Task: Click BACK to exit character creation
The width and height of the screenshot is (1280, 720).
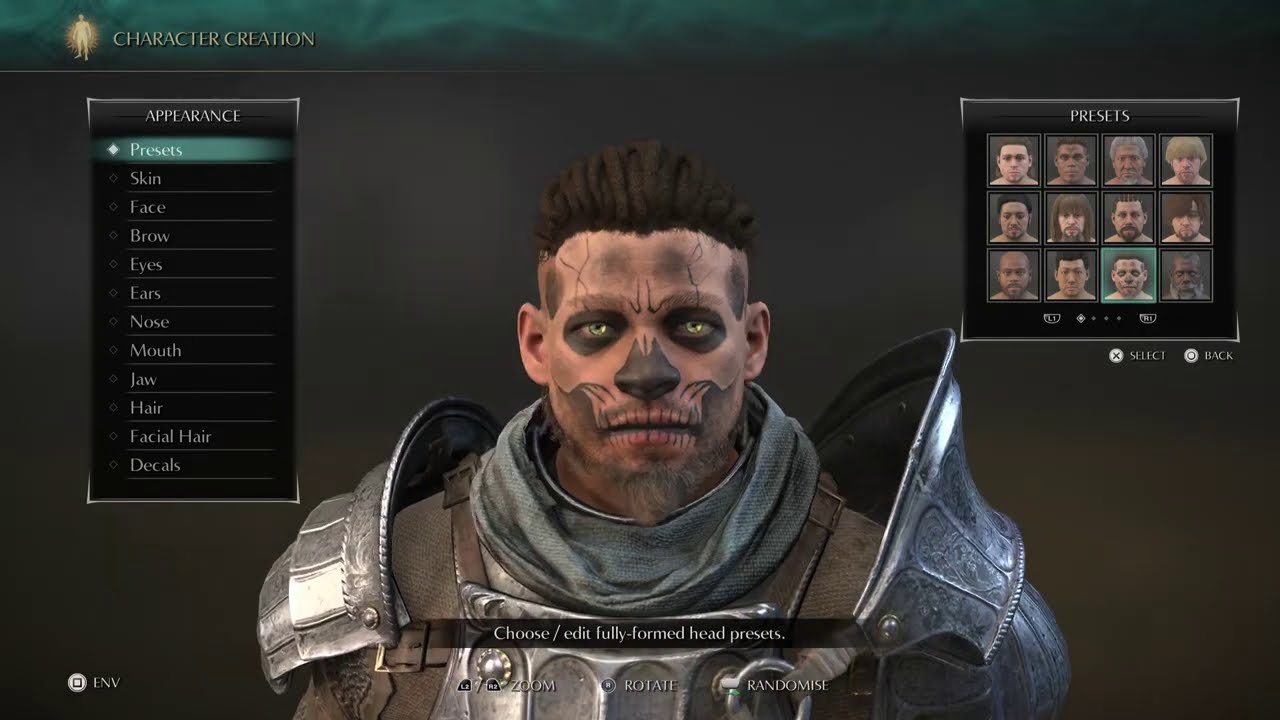Action: tap(1217, 355)
